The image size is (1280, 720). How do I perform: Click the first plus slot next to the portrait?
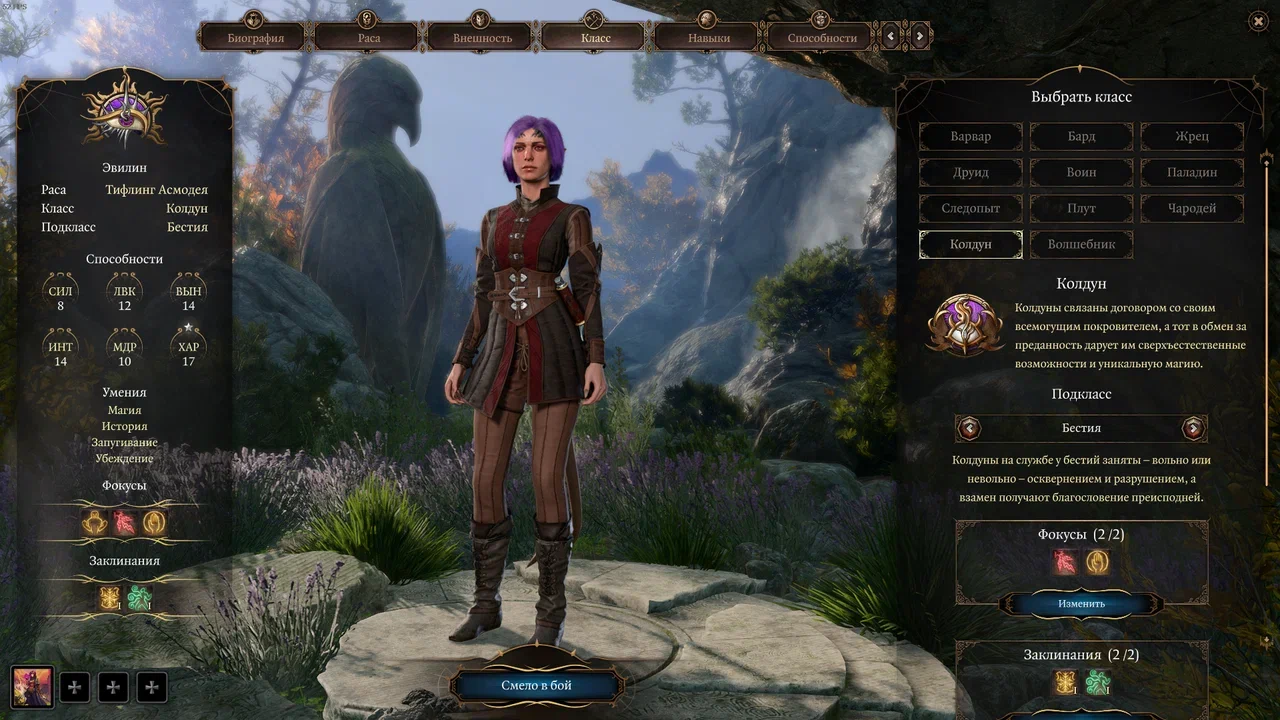coord(75,687)
